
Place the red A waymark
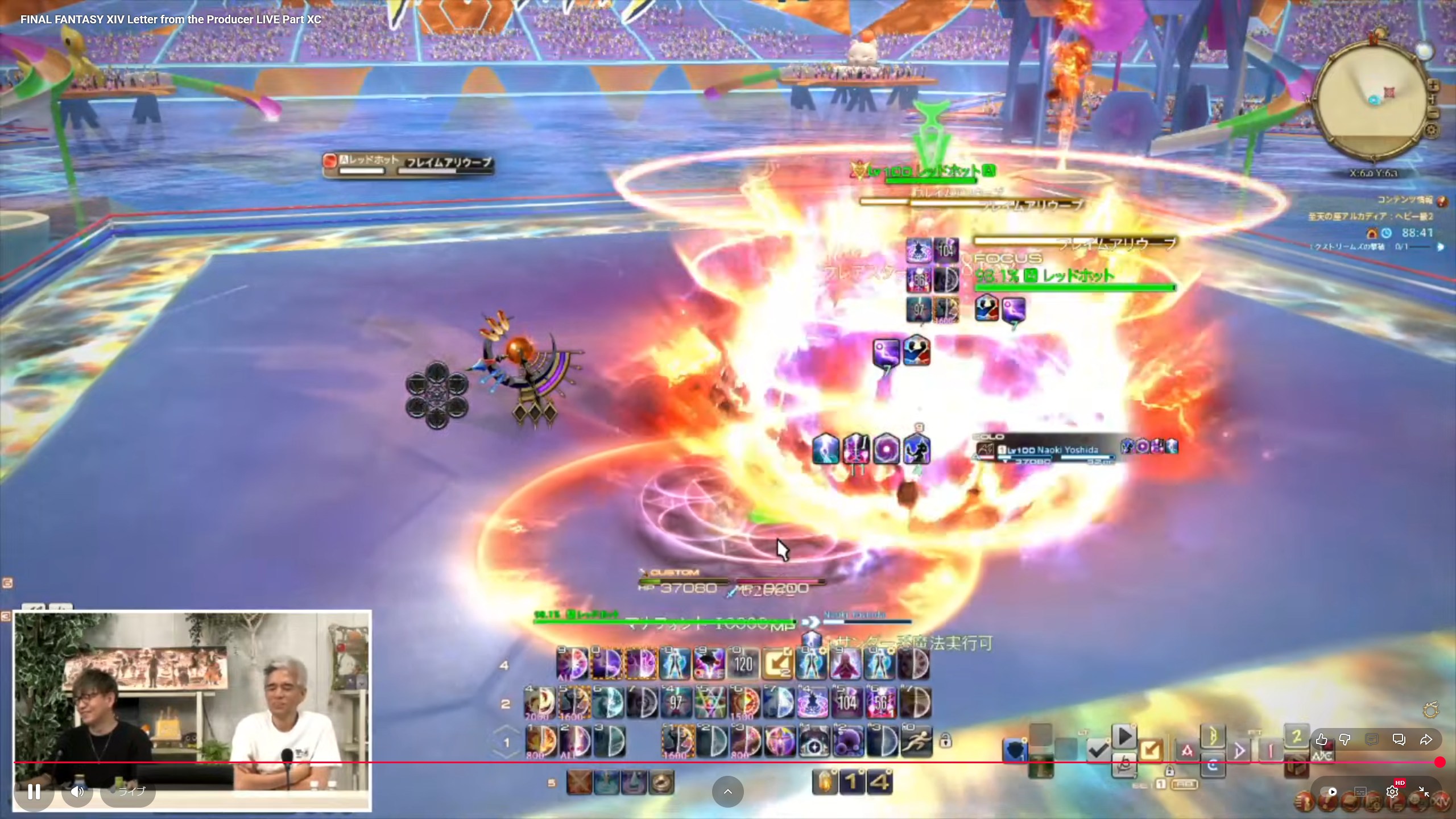click(1186, 751)
